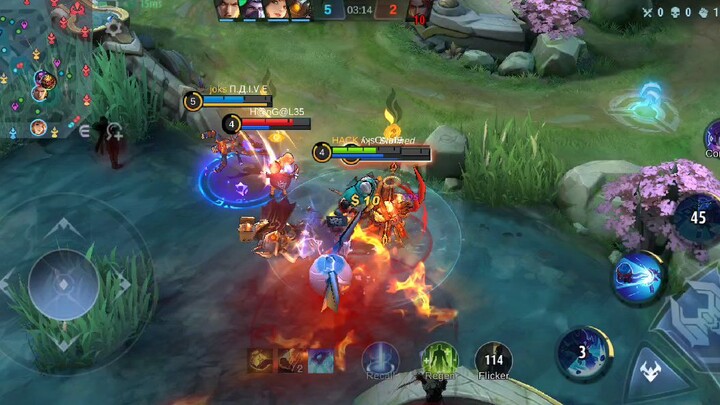Select the blue equipment item slot
Image resolution: width=720 pixels, height=405 pixels.
click(x=321, y=360)
